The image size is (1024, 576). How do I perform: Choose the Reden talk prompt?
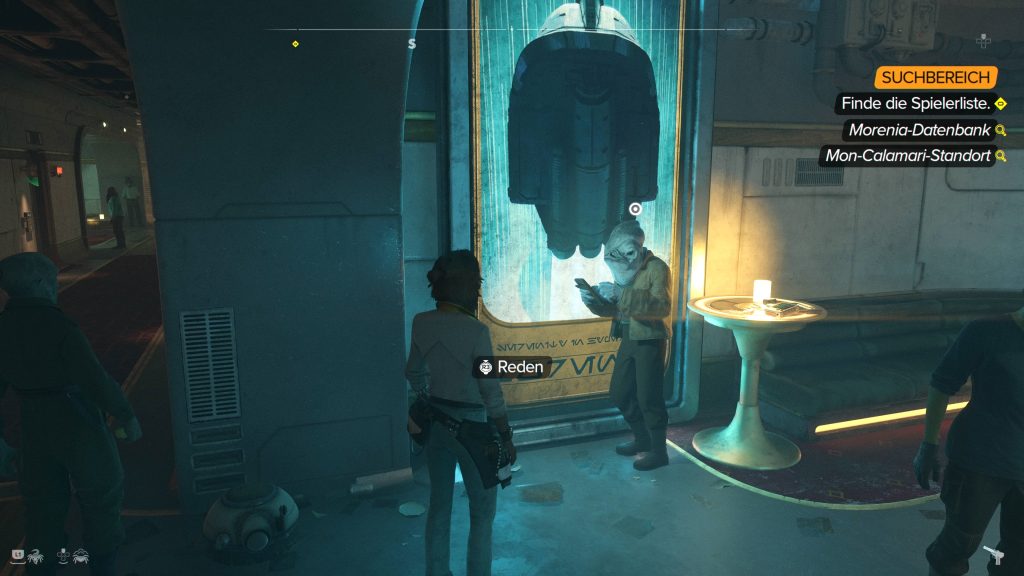512,367
